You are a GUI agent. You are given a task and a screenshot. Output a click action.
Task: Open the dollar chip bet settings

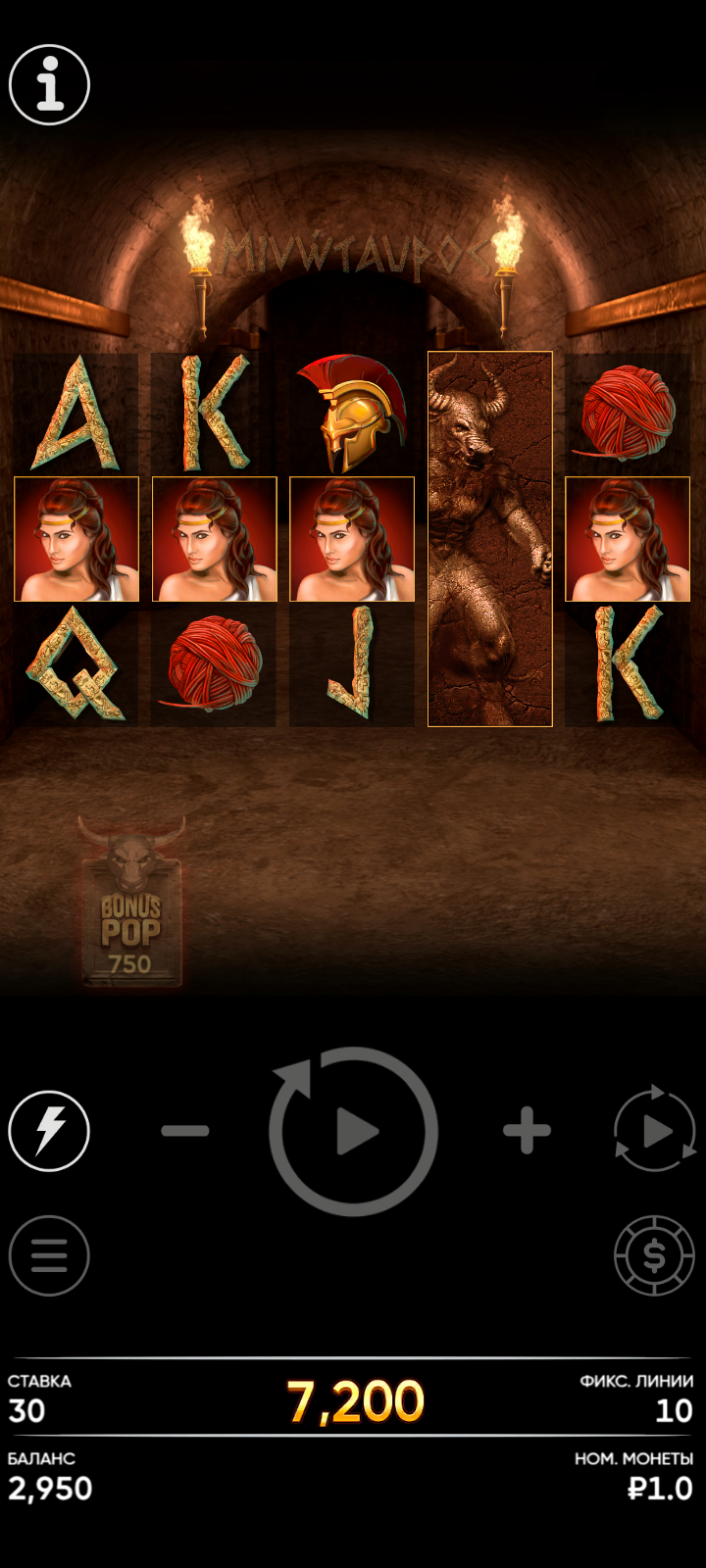click(654, 1255)
